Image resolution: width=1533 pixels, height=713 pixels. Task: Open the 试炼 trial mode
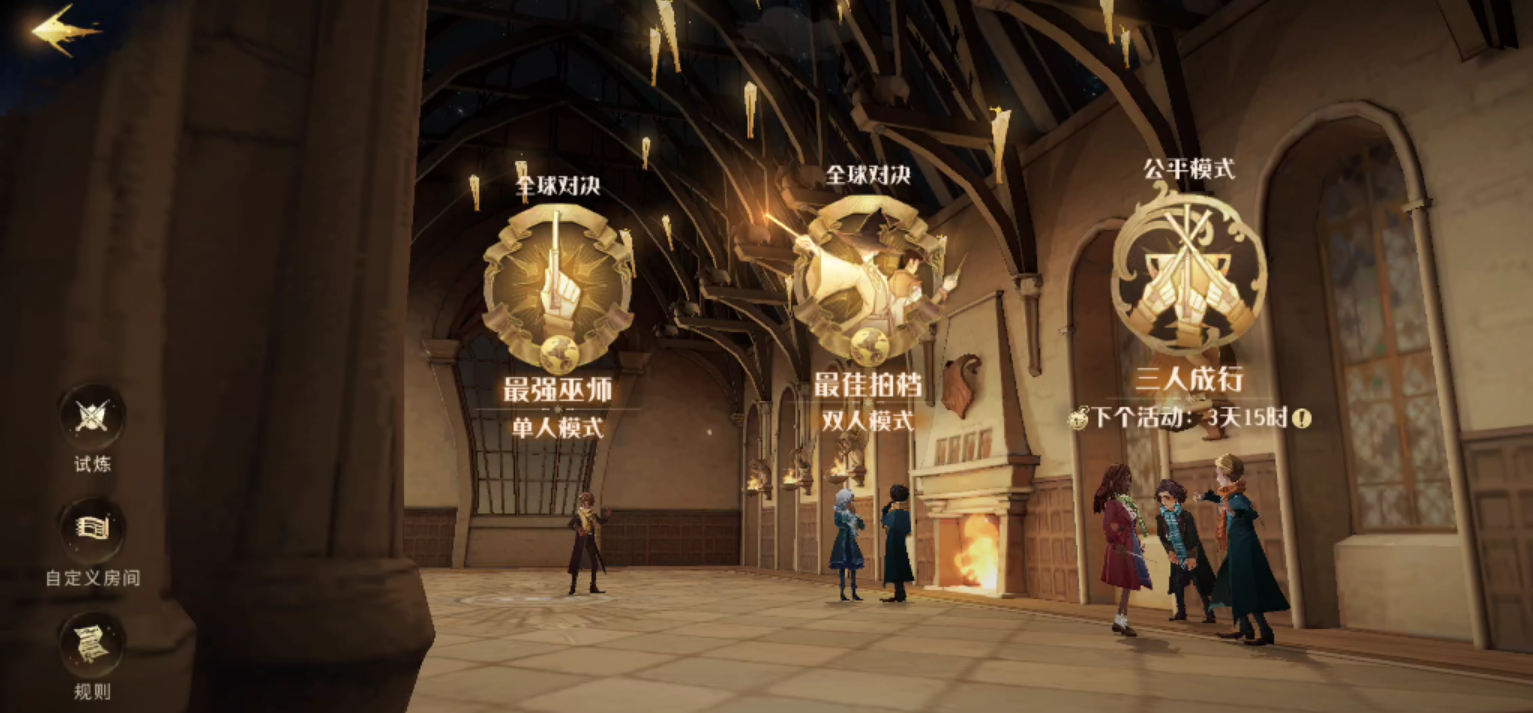point(92,417)
